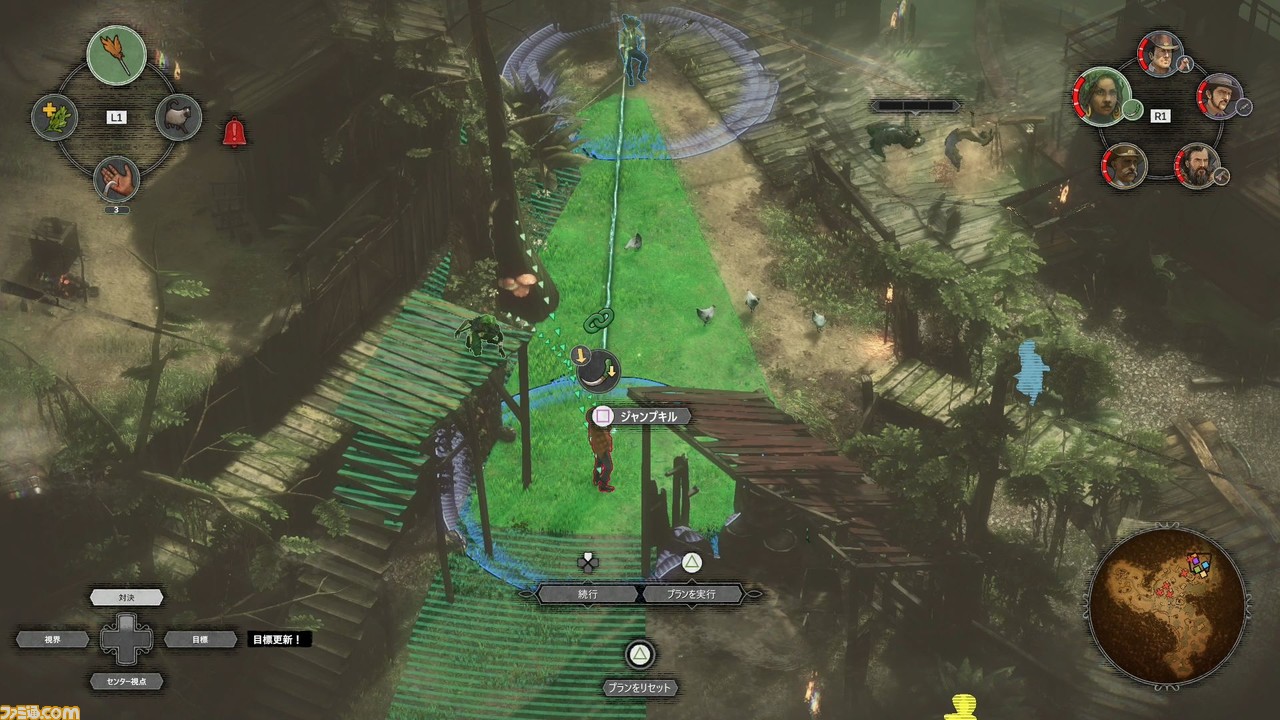Execute the plan with プランを実行

(x=692, y=594)
